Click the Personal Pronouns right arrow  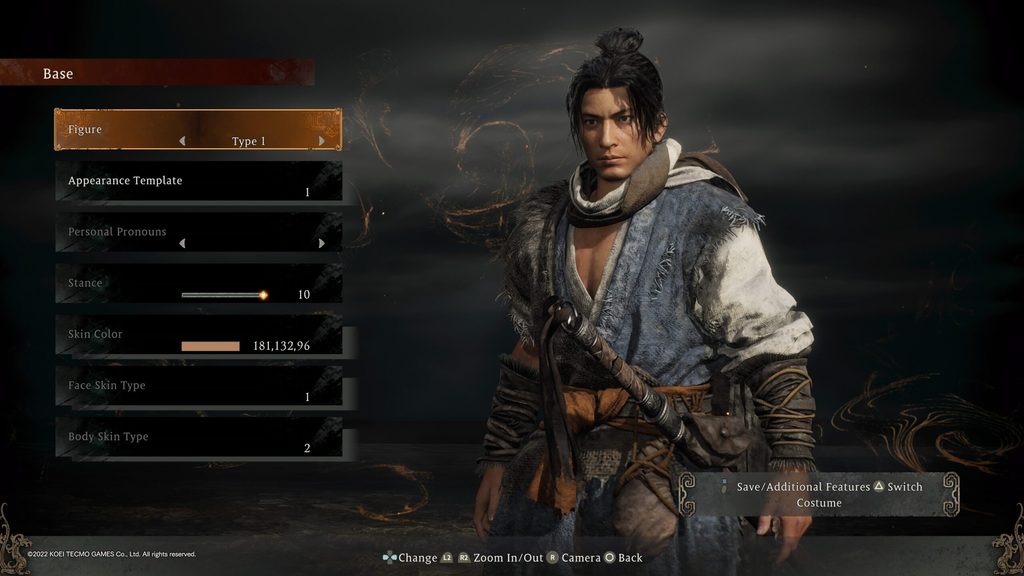click(x=321, y=243)
